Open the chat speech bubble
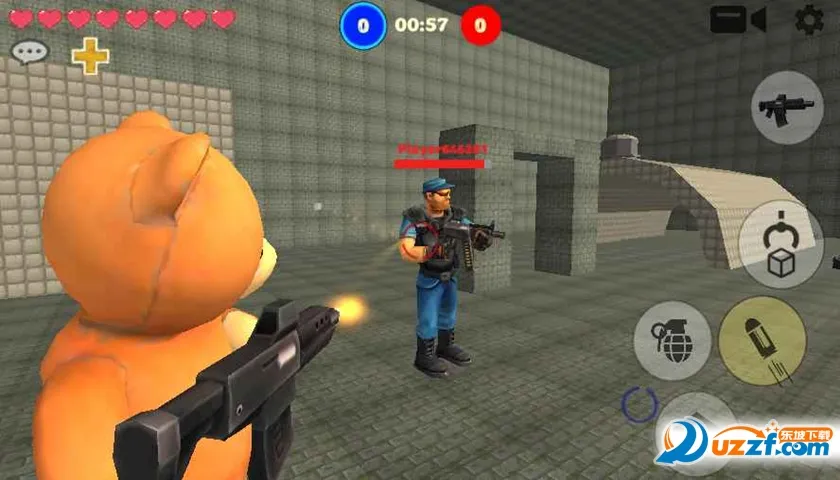840x480 pixels. (30, 52)
